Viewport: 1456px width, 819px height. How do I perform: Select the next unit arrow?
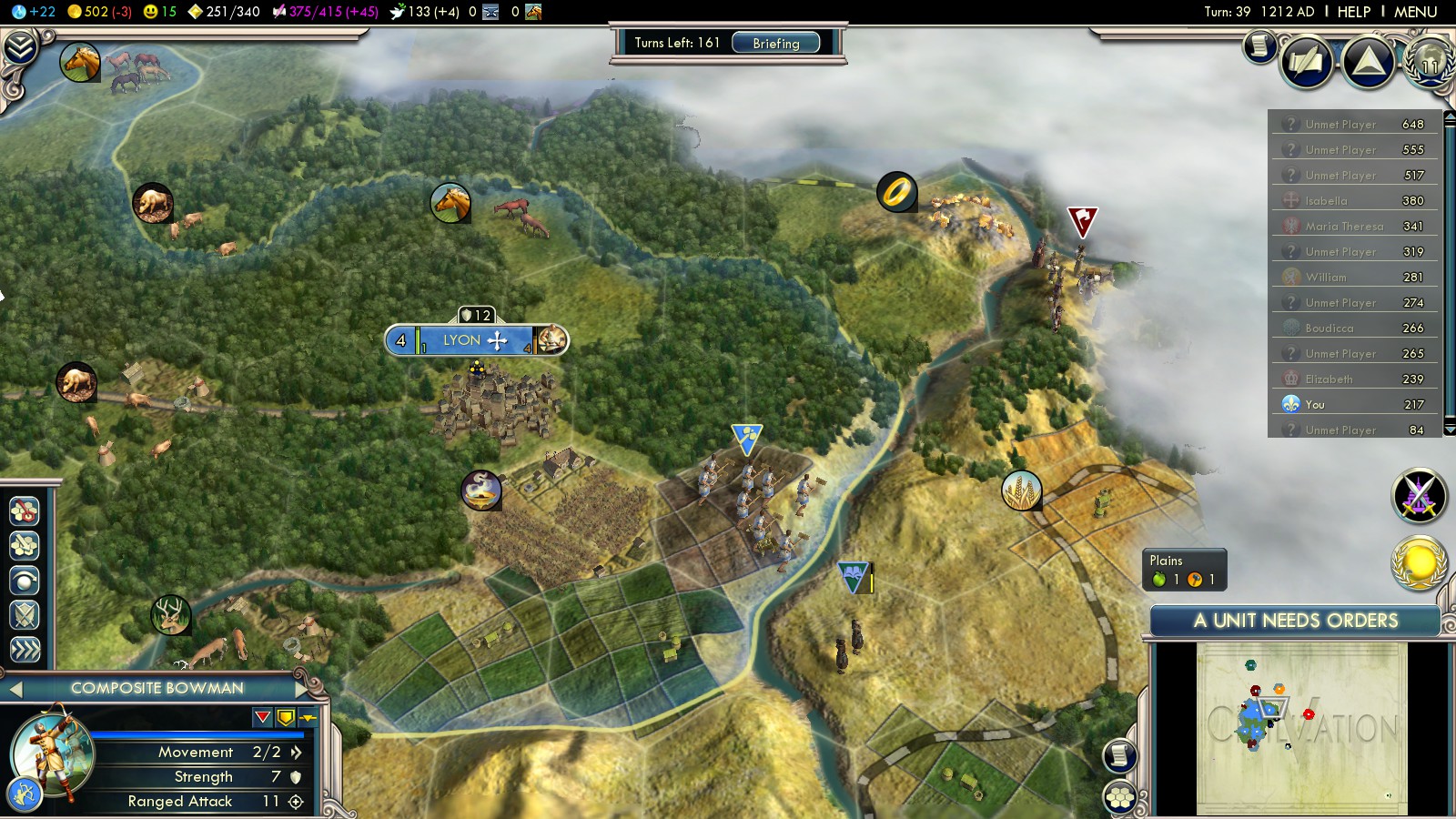click(x=303, y=688)
